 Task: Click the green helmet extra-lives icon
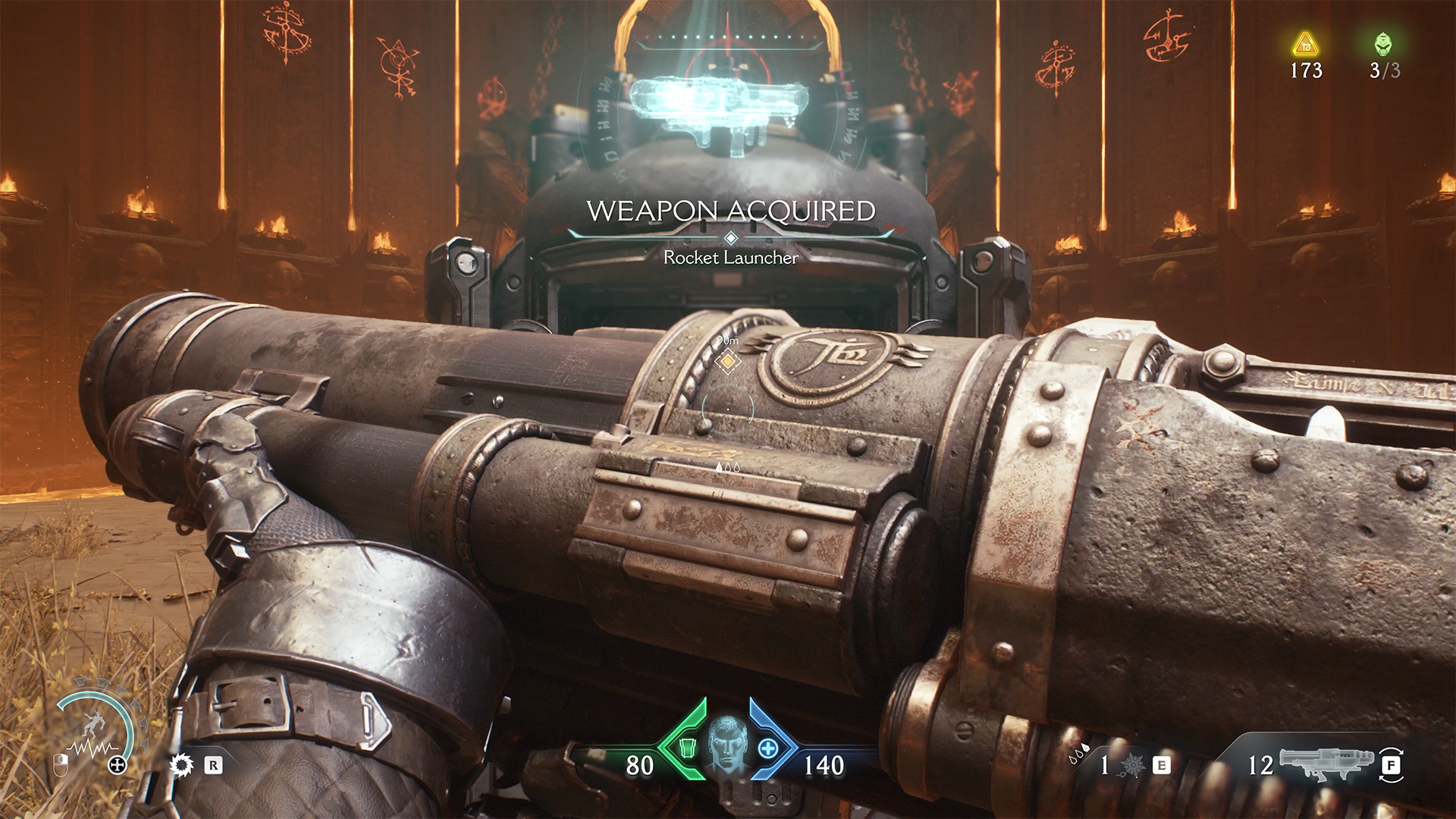point(1383,44)
